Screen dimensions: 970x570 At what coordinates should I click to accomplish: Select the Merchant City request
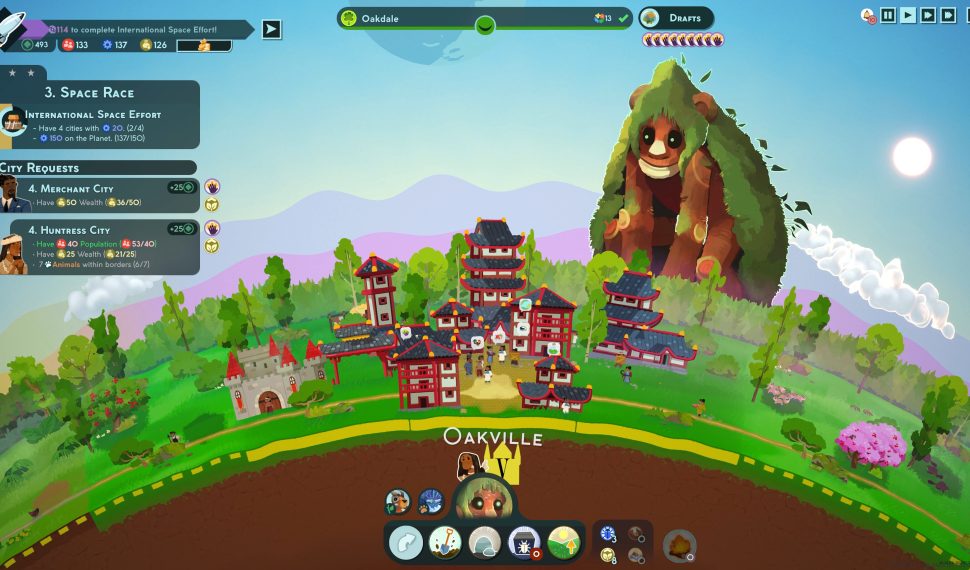click(100, 195)
